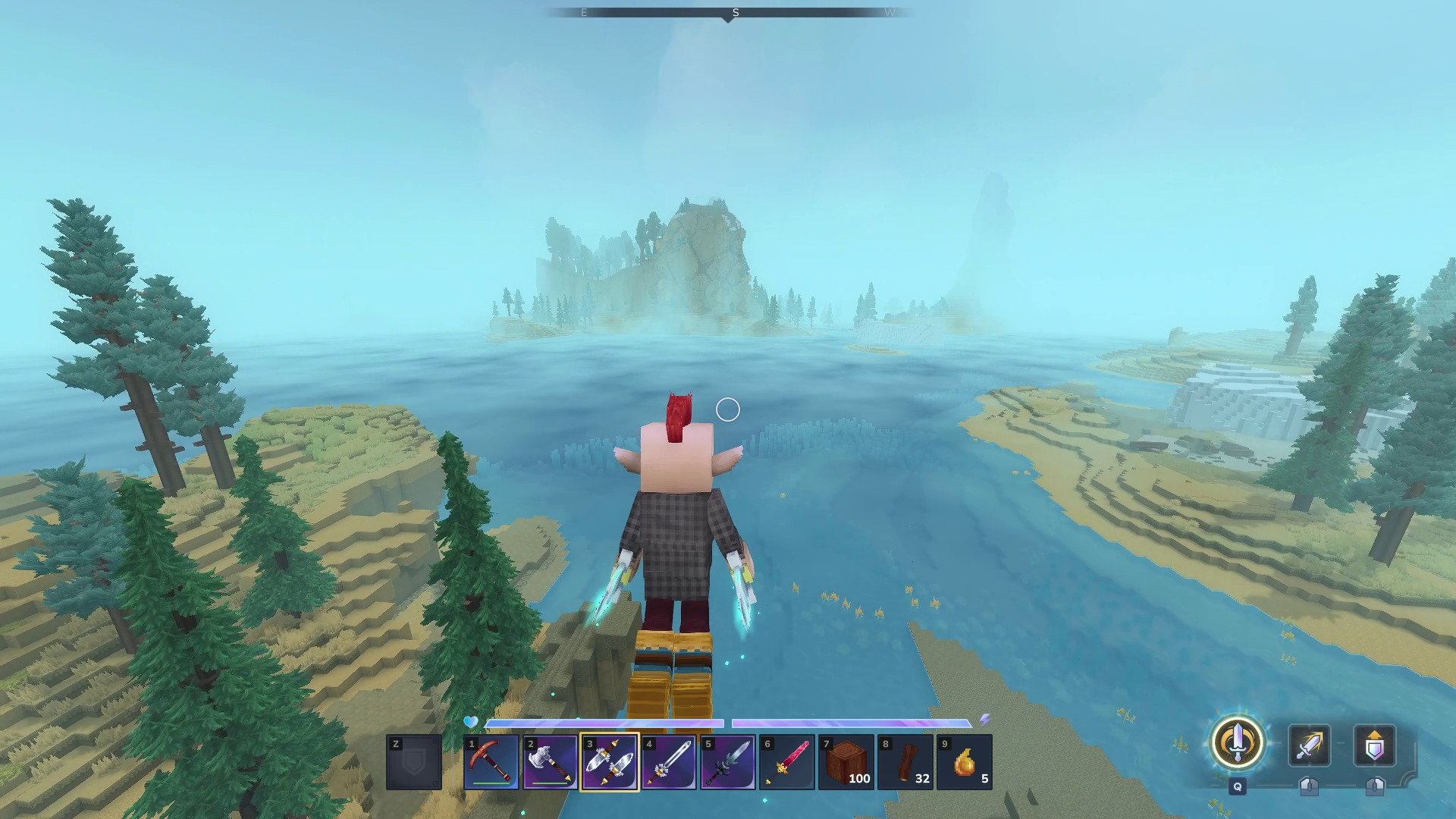Choose the twin silver daggers slot
Screen dimensions: 1456x819
click(610, 762)
